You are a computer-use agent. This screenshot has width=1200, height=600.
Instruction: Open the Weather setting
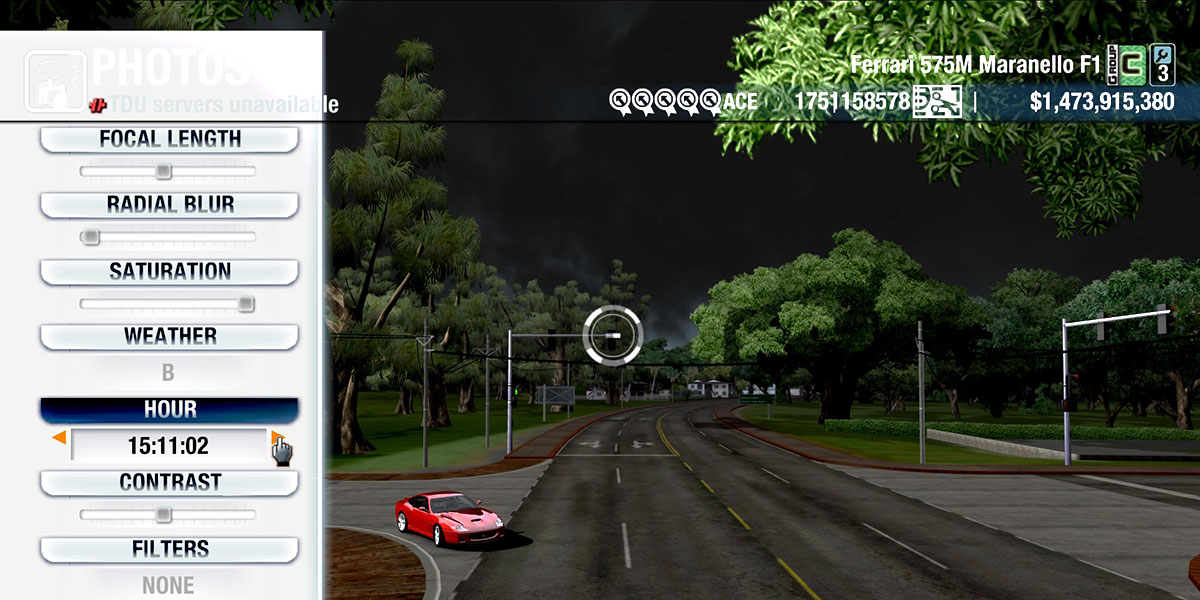click(x=169, y=336)
